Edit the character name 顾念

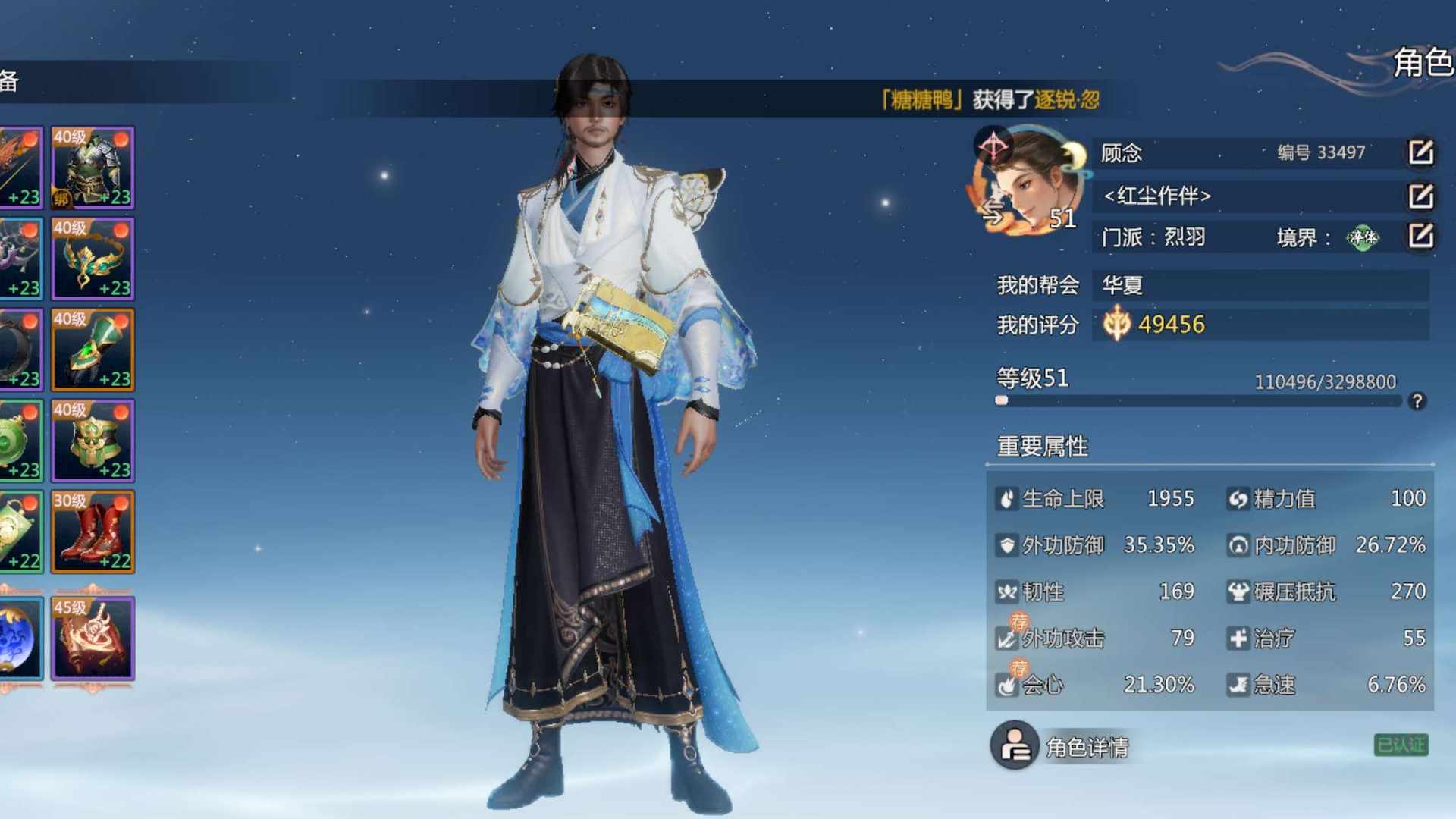click(x=1420, y=152)
